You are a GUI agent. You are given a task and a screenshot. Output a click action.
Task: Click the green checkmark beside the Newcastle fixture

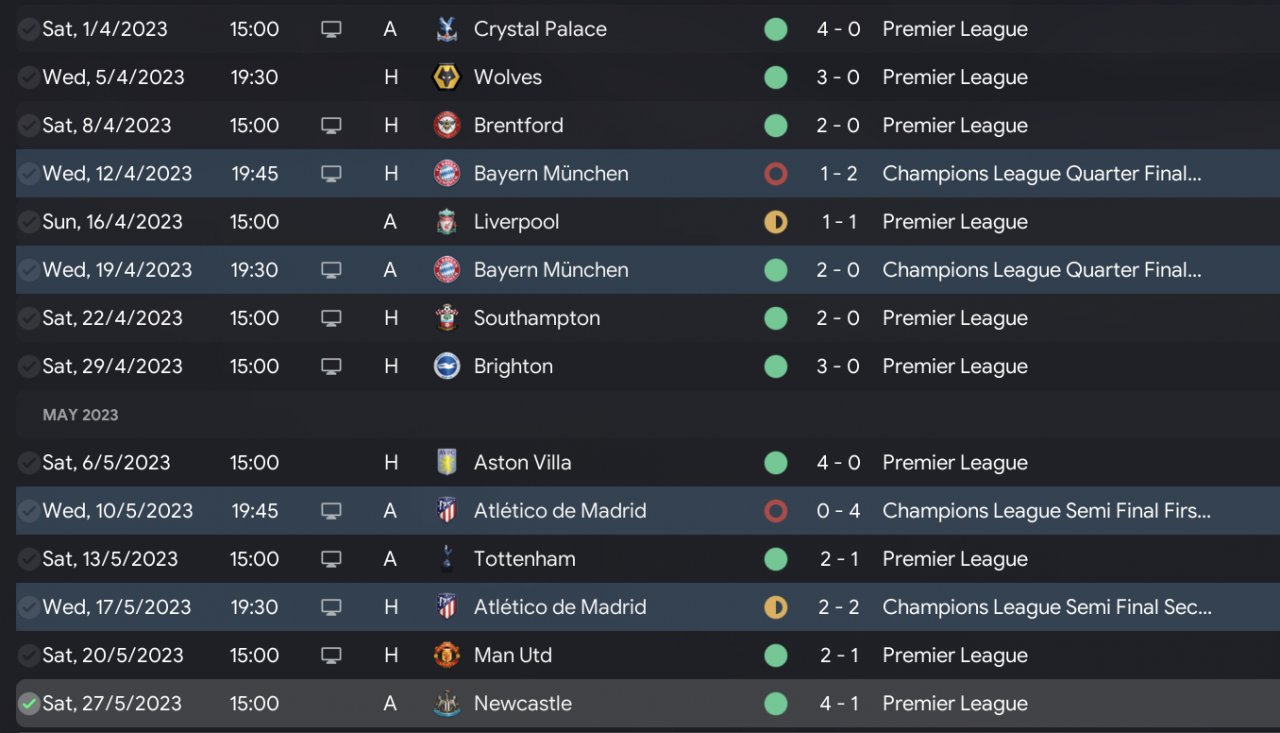coord(29,704)
